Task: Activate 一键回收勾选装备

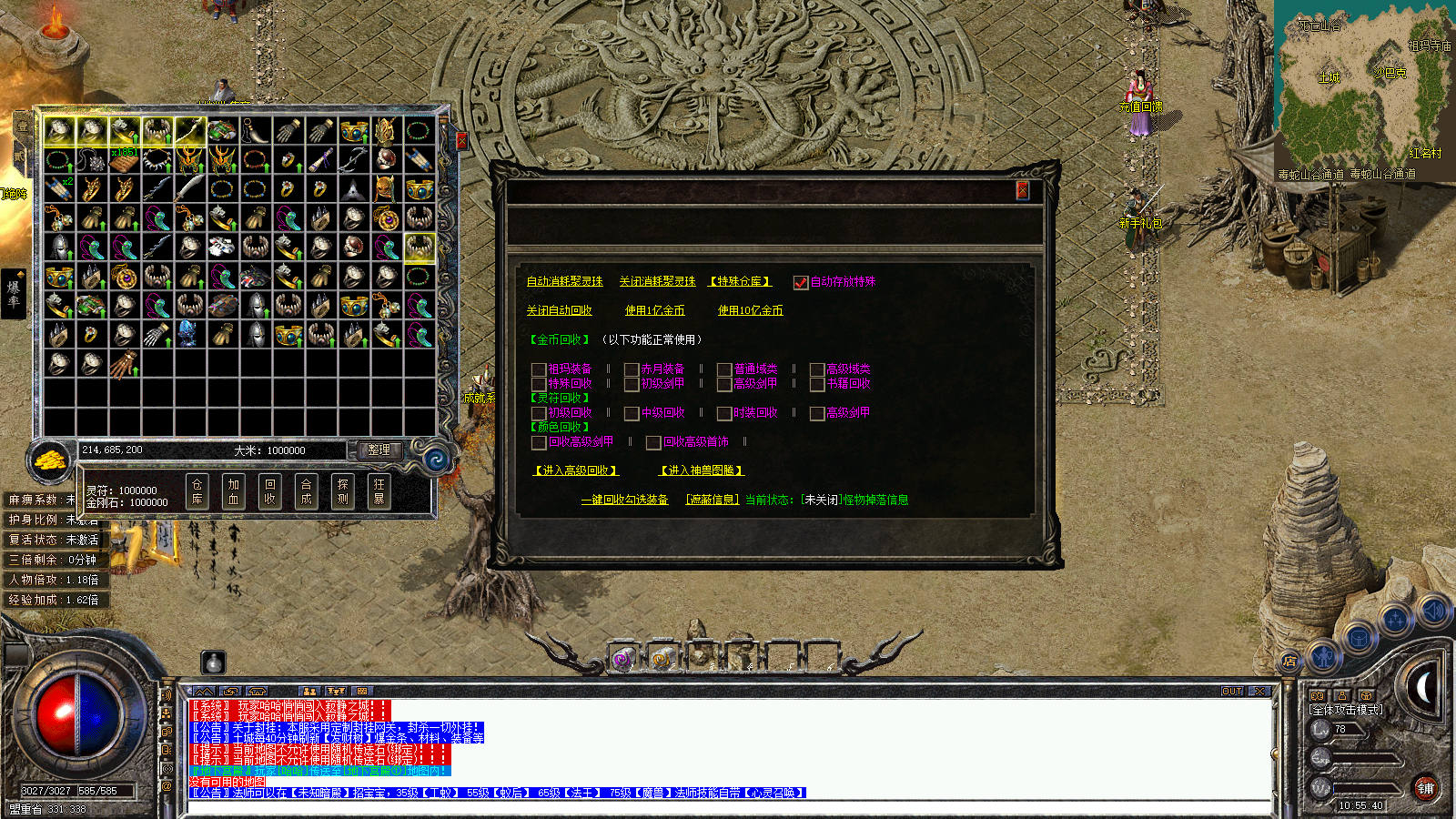Action: 624,500
